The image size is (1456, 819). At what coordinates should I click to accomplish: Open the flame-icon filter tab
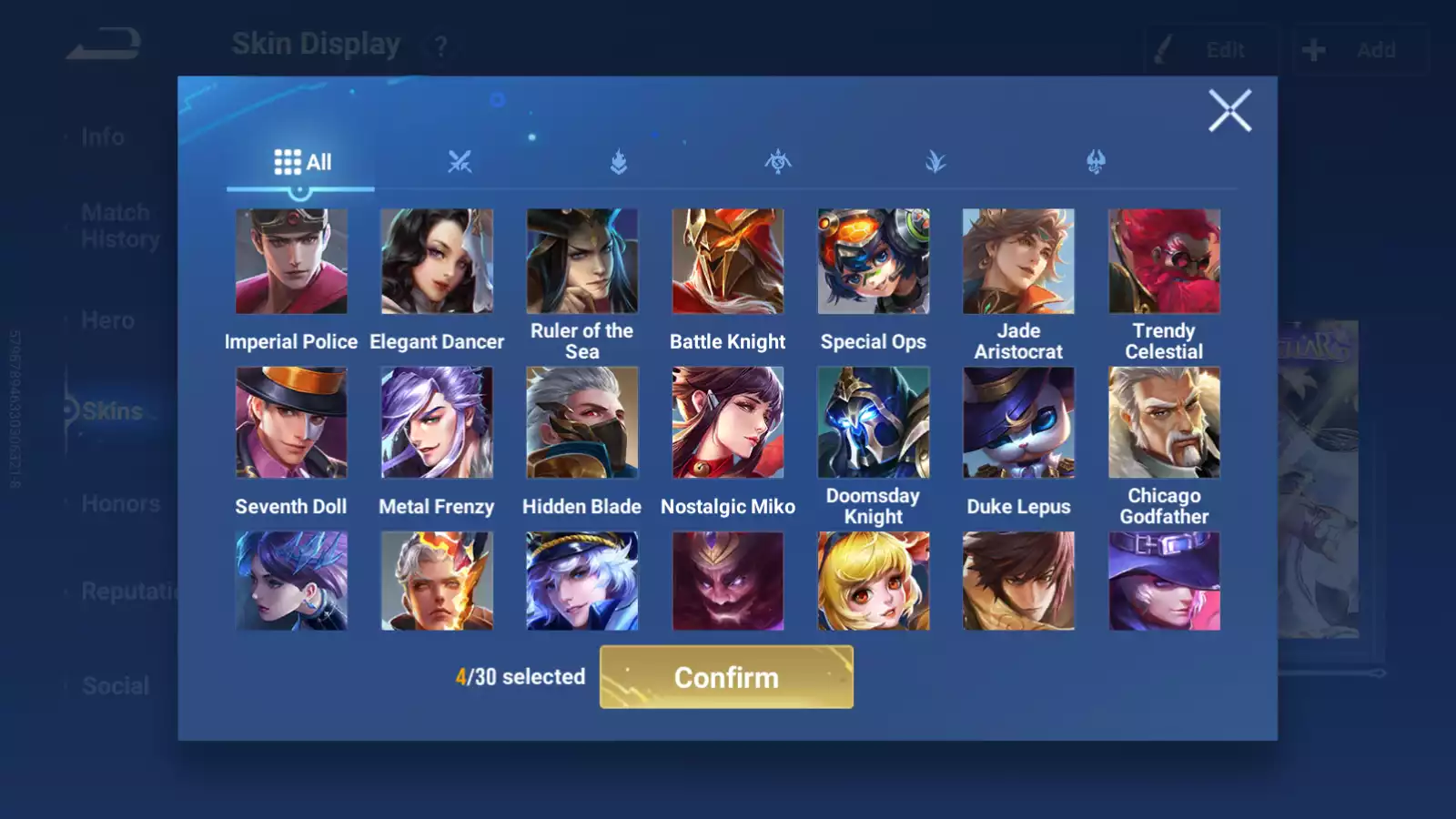click(619, 163)
